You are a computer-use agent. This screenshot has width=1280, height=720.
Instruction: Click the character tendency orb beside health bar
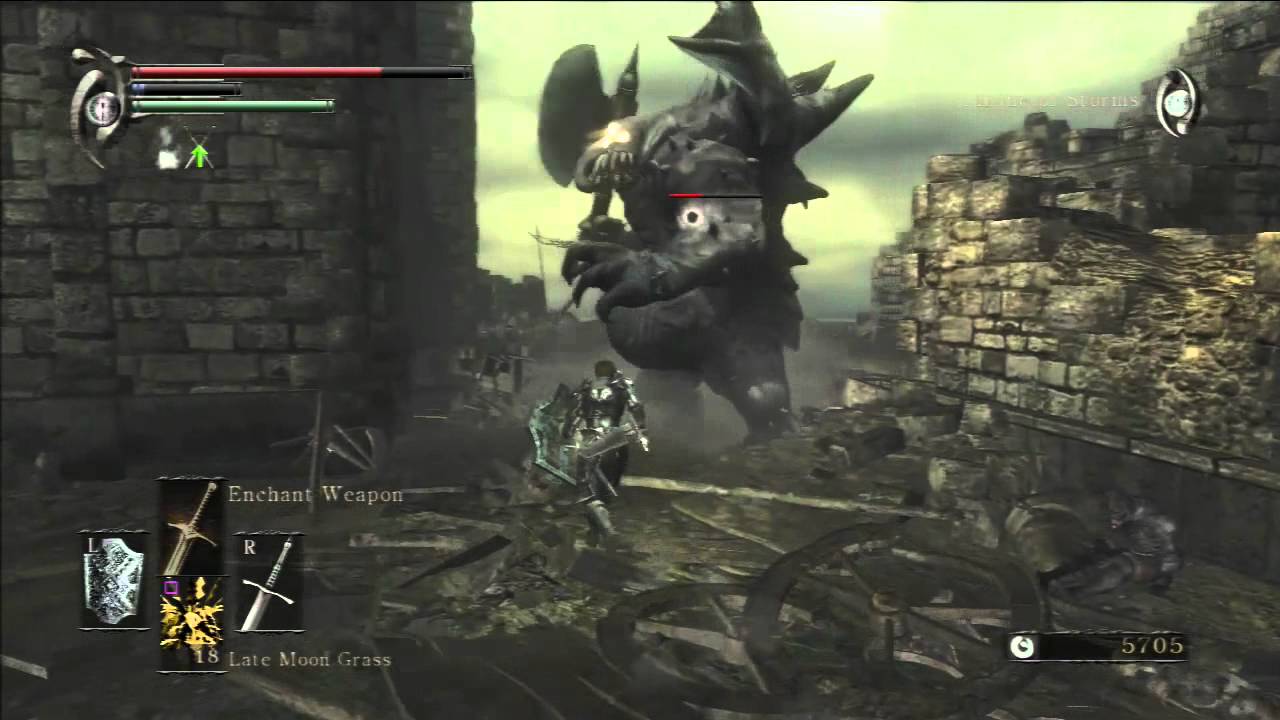click(101, 107)
